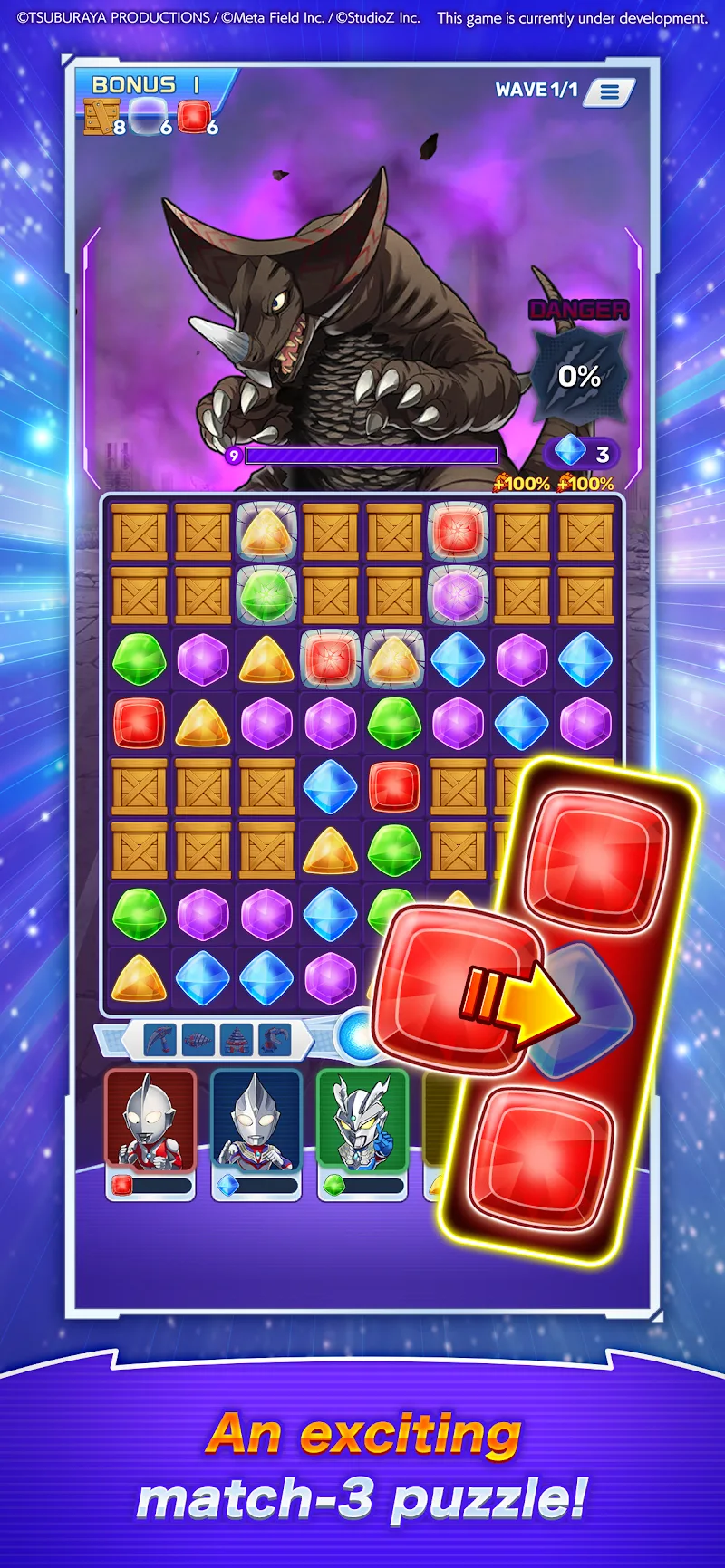Tap the glowing blue orb below the board
The height and width of the screenshot is (1568, 725).
click(x=359, y=1034)
